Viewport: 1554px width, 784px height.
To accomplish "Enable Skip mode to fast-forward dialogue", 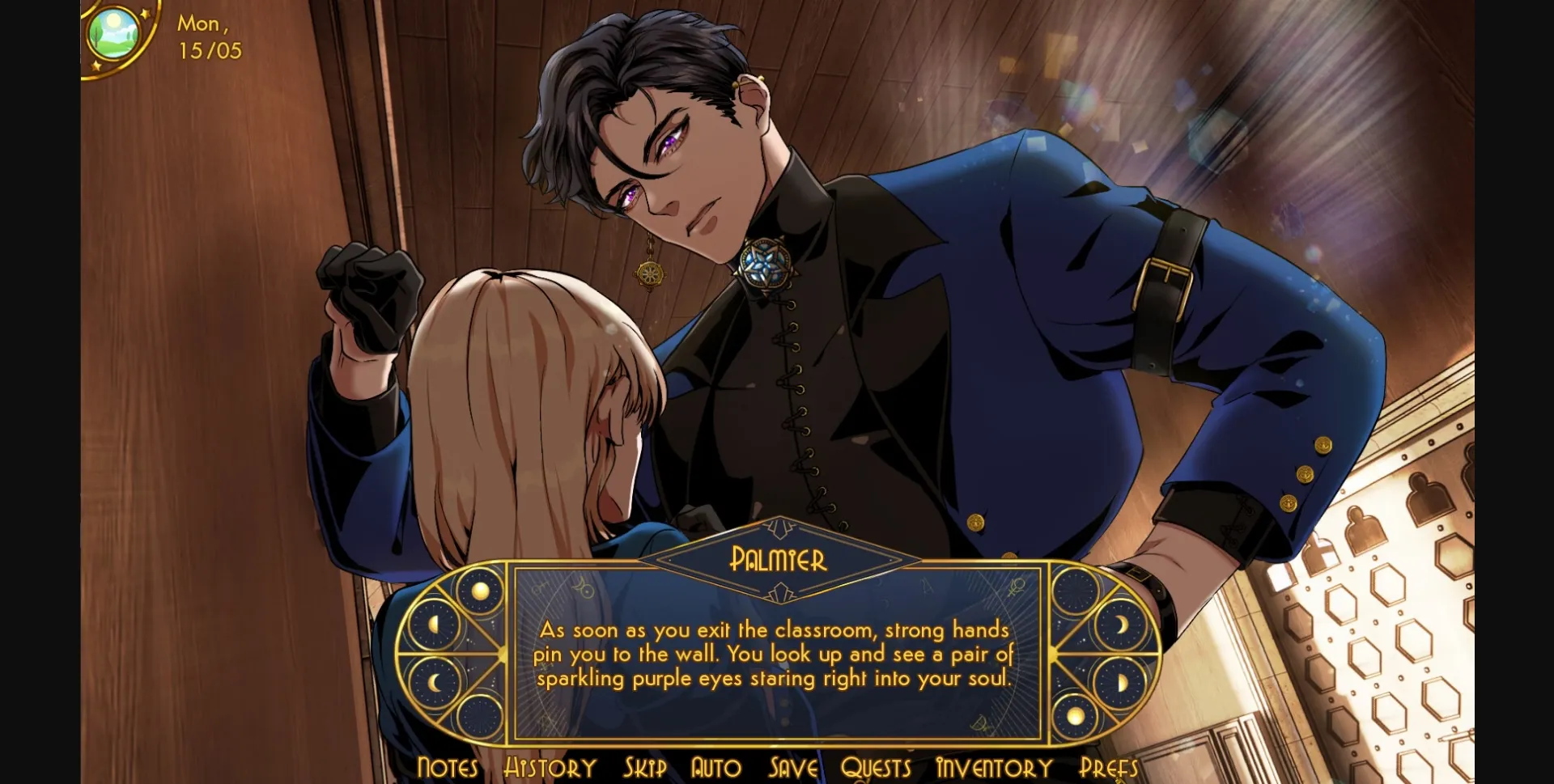I will point(644,767).
